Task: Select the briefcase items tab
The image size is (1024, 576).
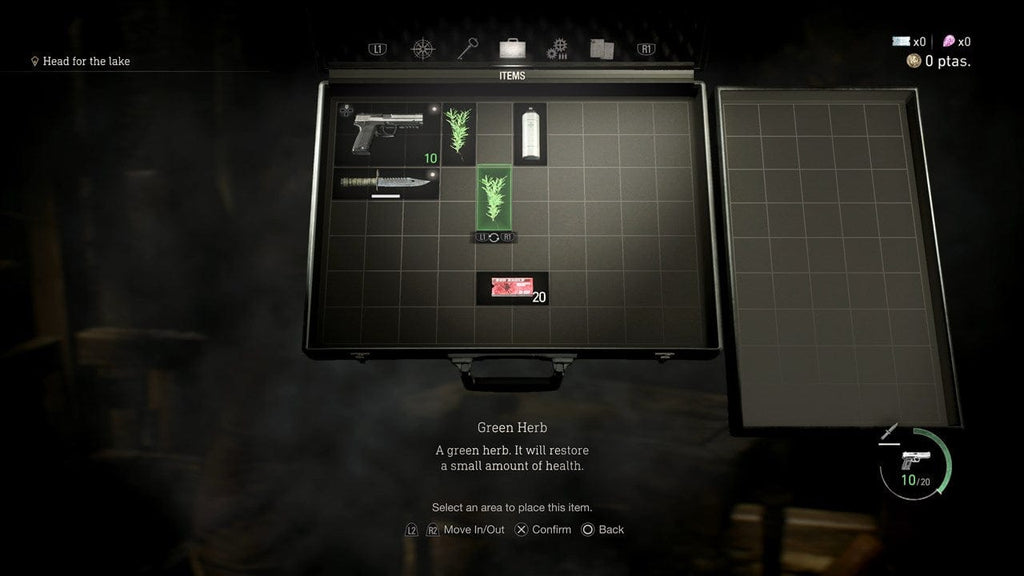Action: pos(512,48)
